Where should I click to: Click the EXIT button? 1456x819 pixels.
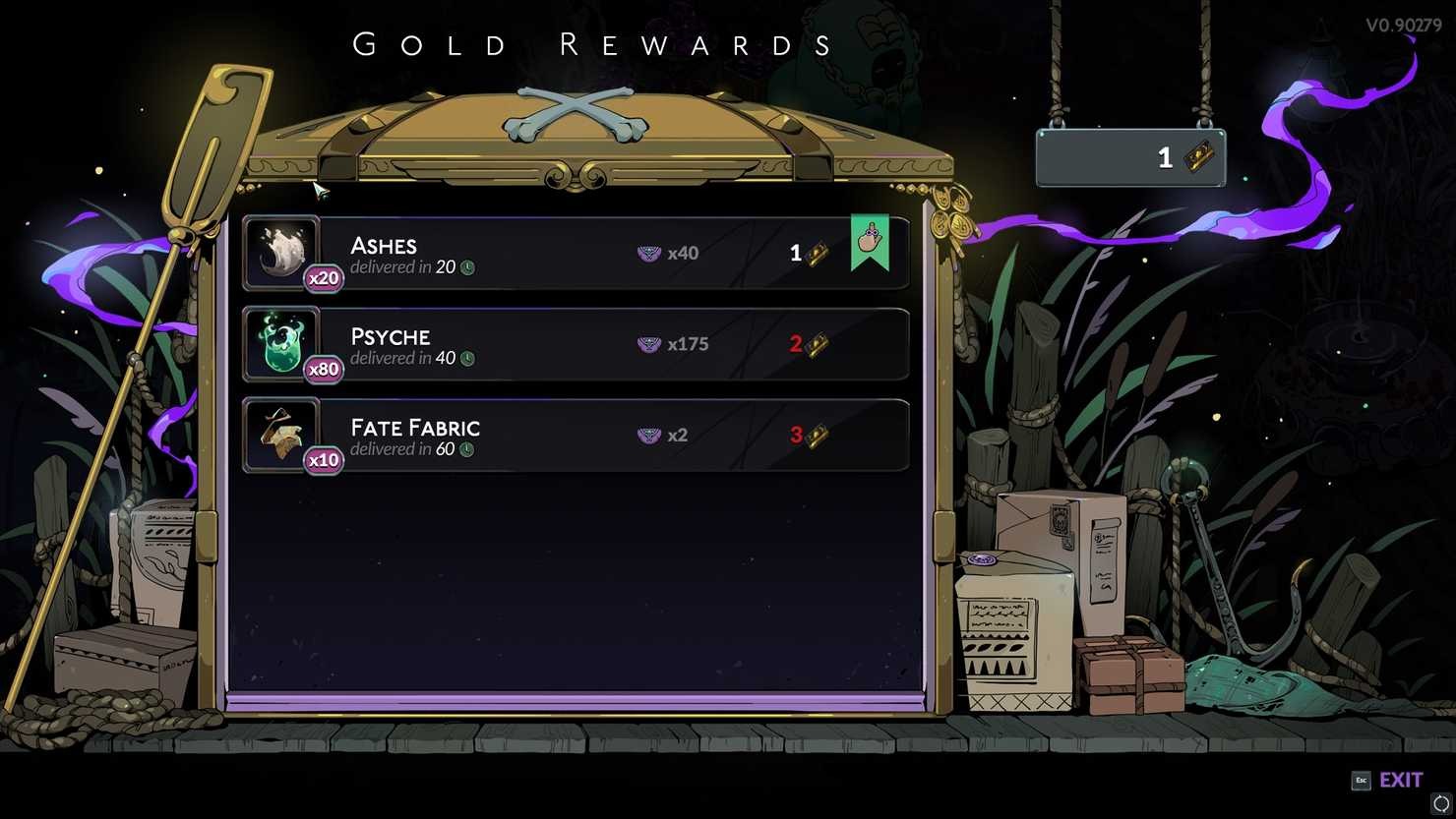coord(1401,780)
